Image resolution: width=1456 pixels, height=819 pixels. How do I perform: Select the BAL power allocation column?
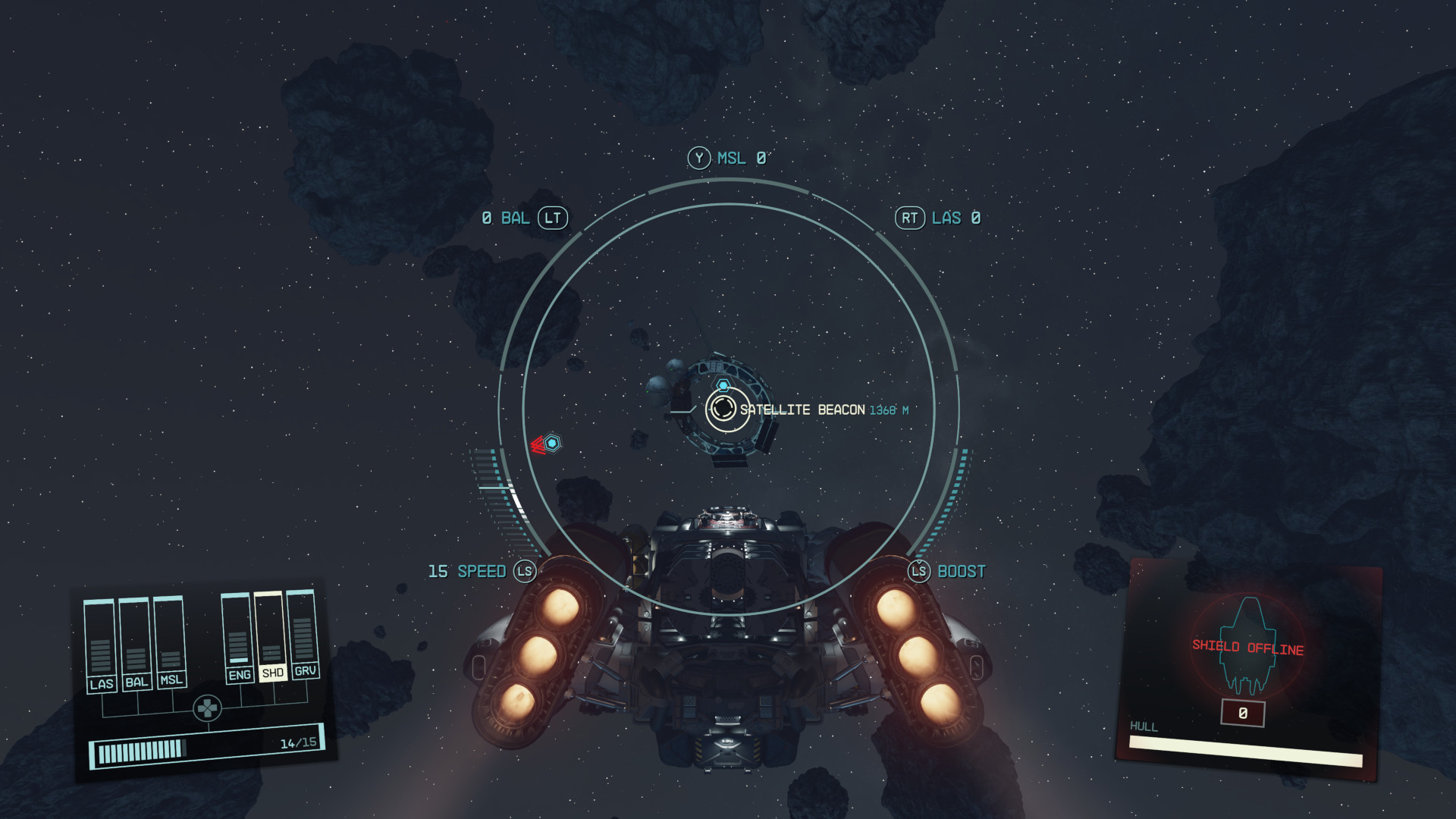(135, 643)
